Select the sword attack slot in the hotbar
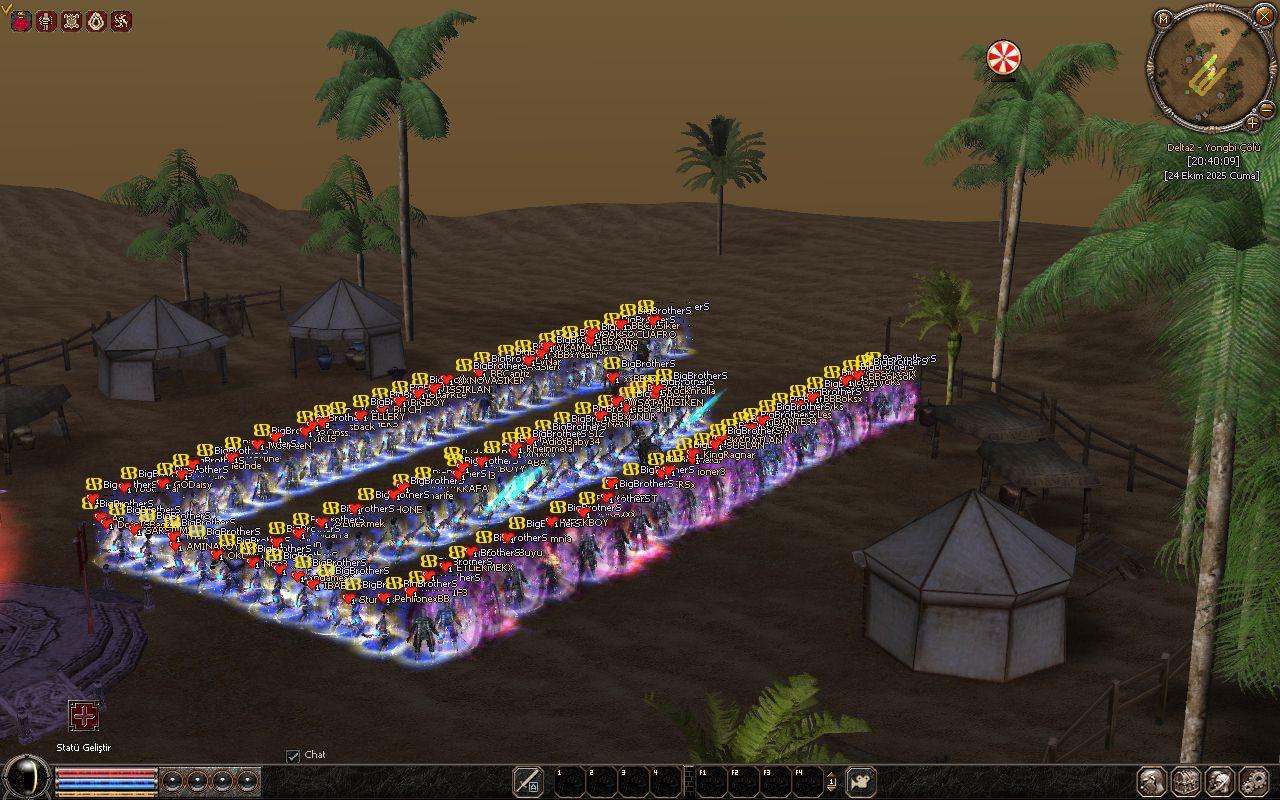1280x800 pixels. pos(528,781)
